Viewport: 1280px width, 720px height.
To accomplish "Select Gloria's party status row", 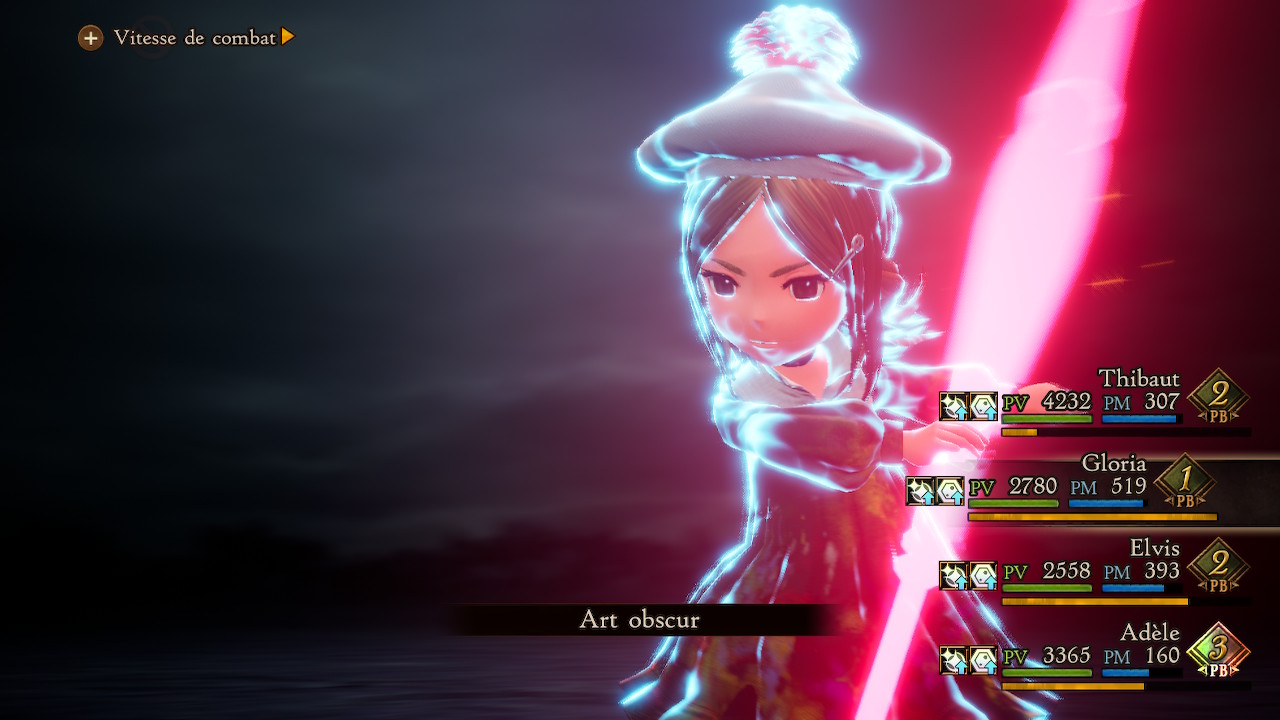I will point(1062,488).
